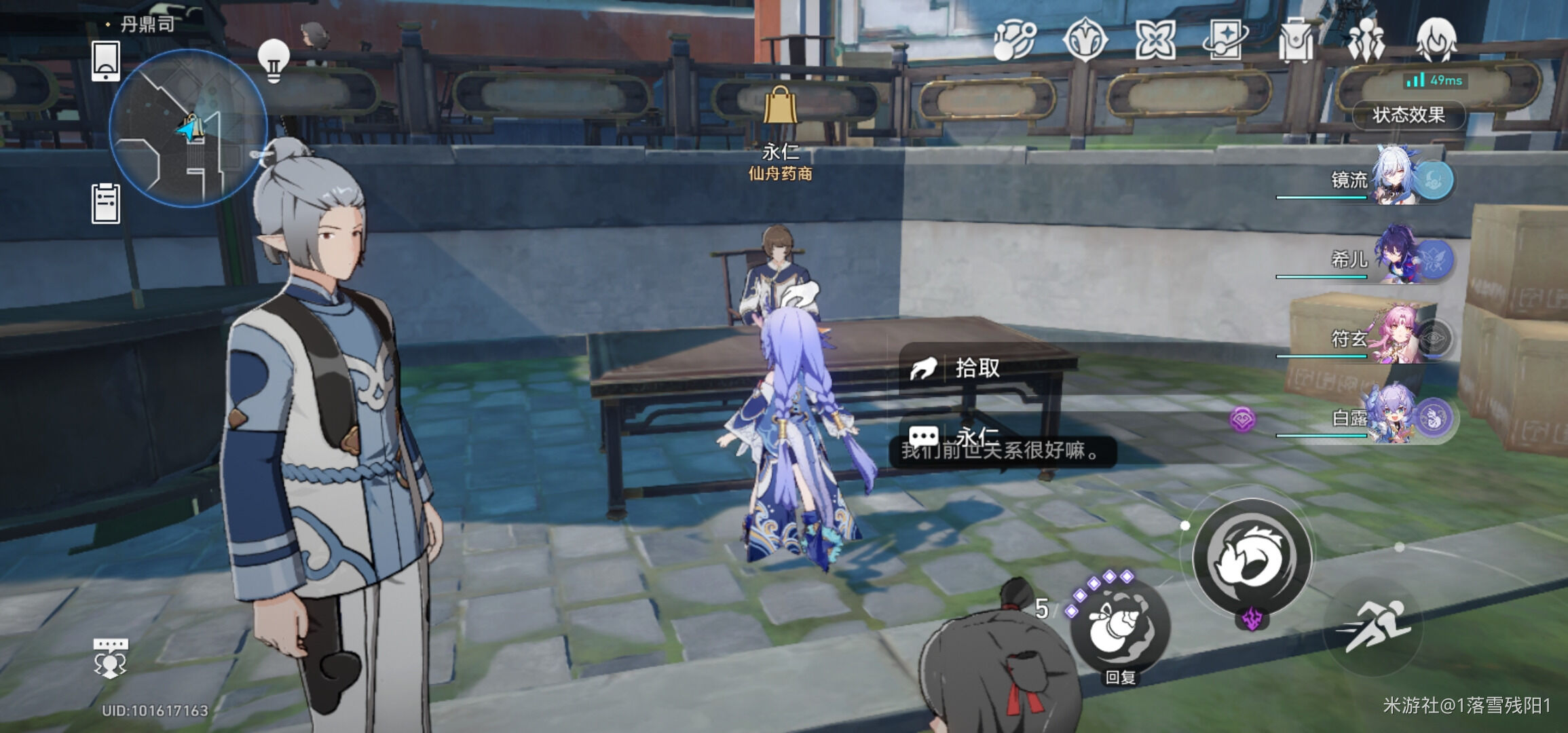This screenshot has width=1568, height=733.
Task: Switch to party member 镜流
Action: tap(1398, 180)
